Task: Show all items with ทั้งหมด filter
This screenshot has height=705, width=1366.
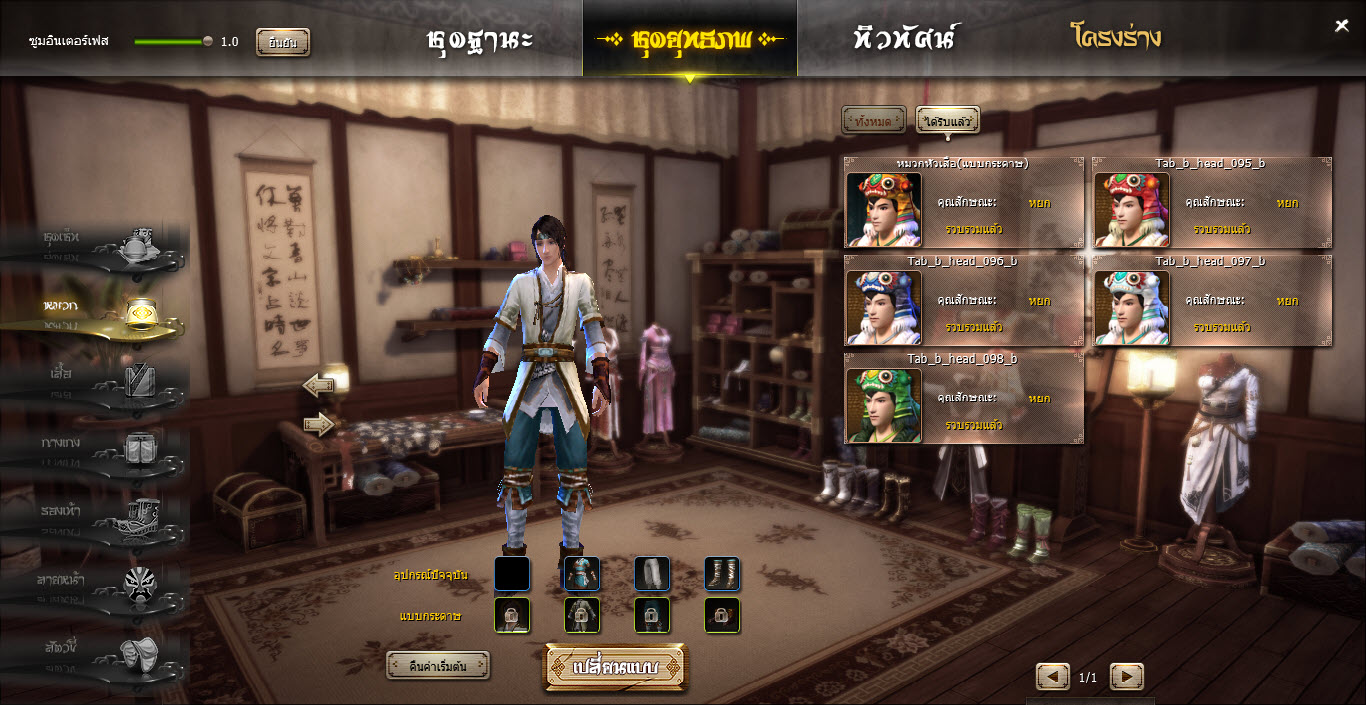Action: (x=873, y=121)
